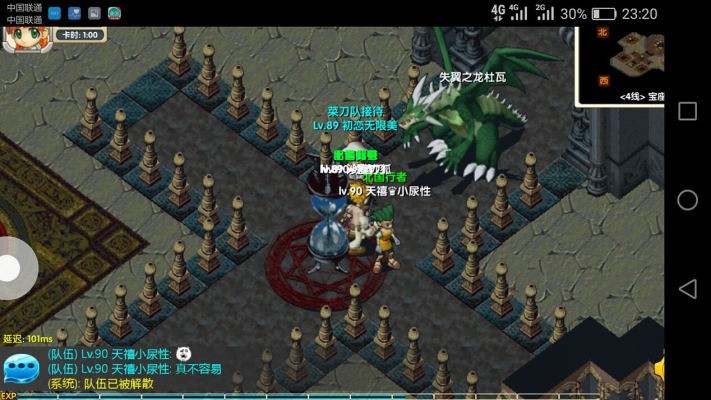Tap the blue chat bubble icon
The width and height of the screenshot is (711, 400).
[21, 370]
